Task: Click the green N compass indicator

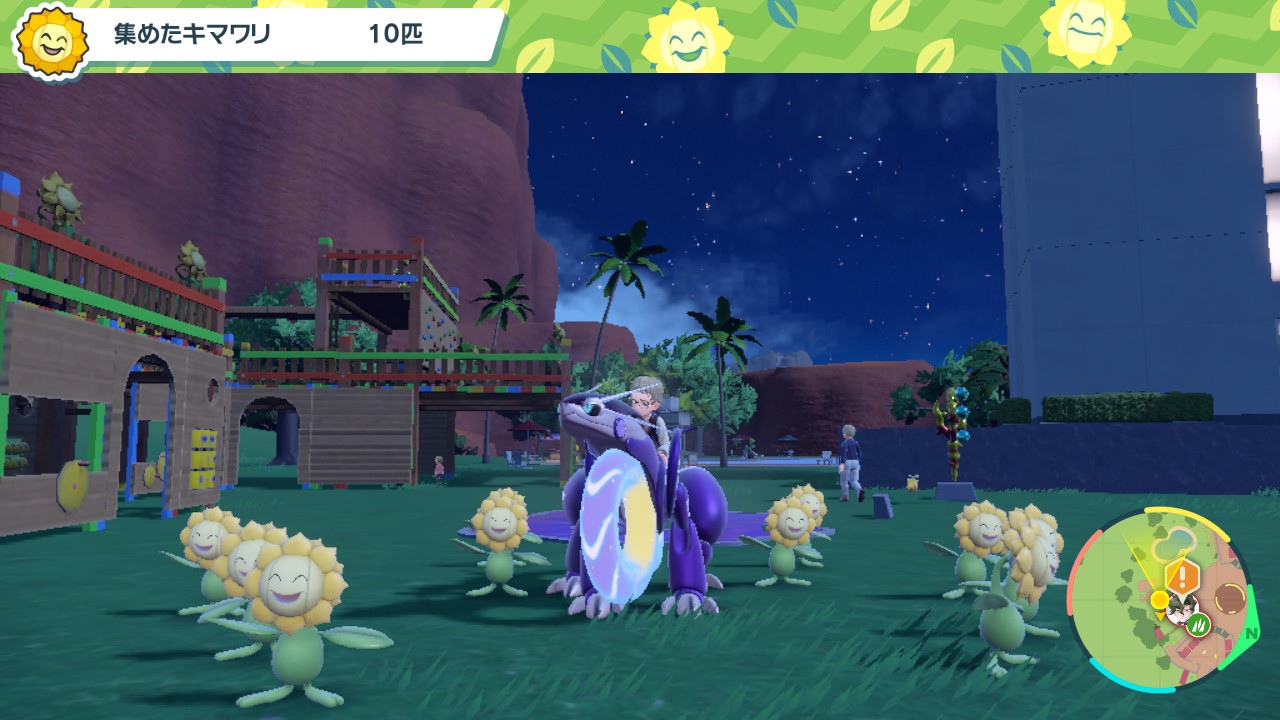Action: tap(1251, 634)
